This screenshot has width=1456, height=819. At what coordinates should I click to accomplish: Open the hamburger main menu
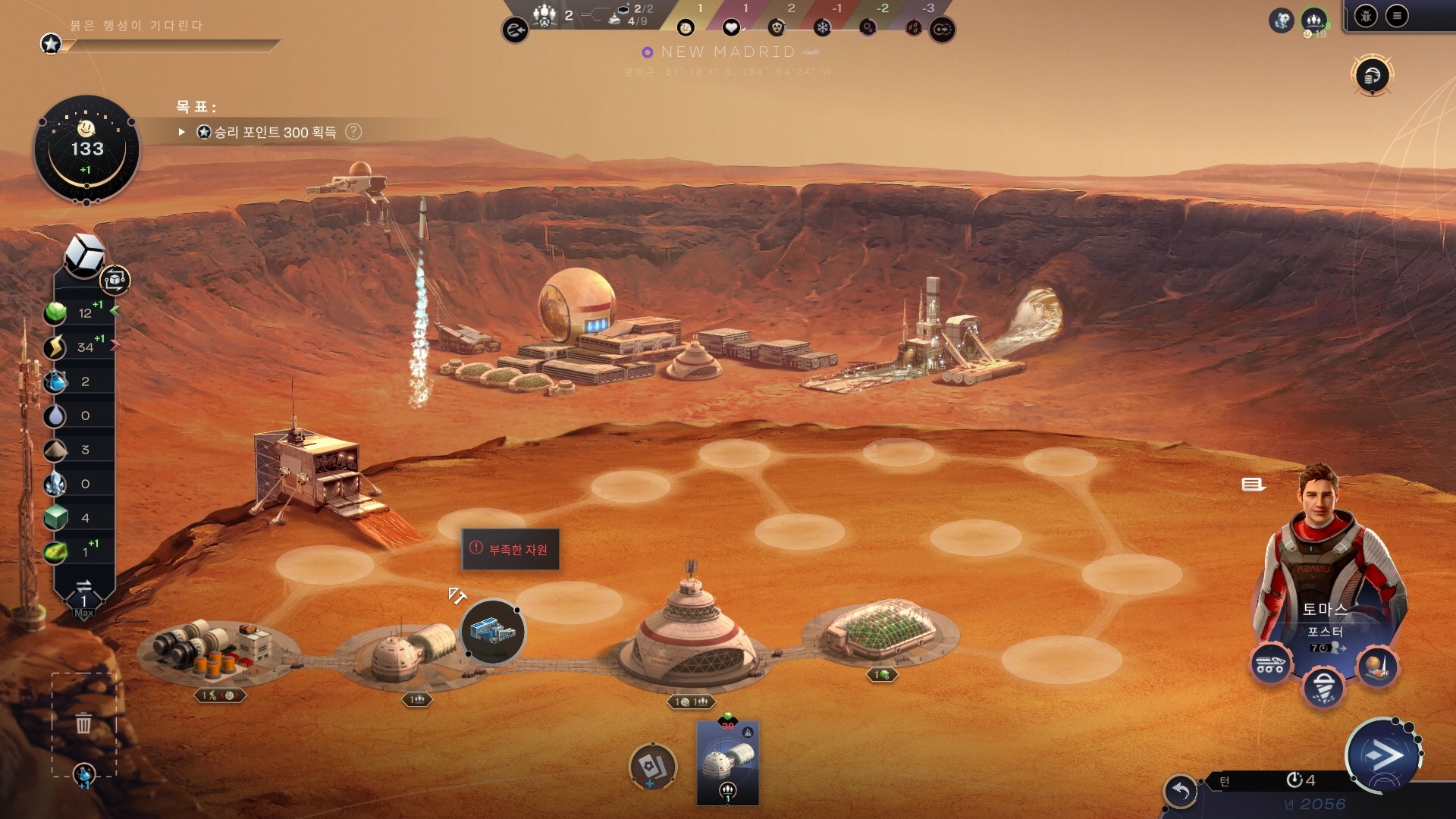(1397, 16)
